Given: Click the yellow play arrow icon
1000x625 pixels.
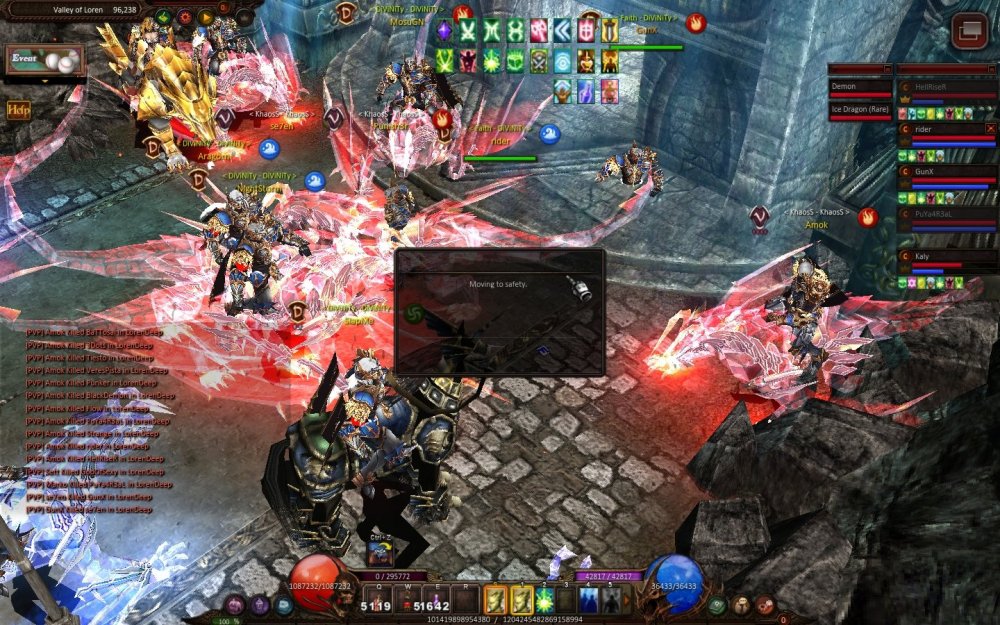Looking at the screenshot, I should tap(205, 17).
